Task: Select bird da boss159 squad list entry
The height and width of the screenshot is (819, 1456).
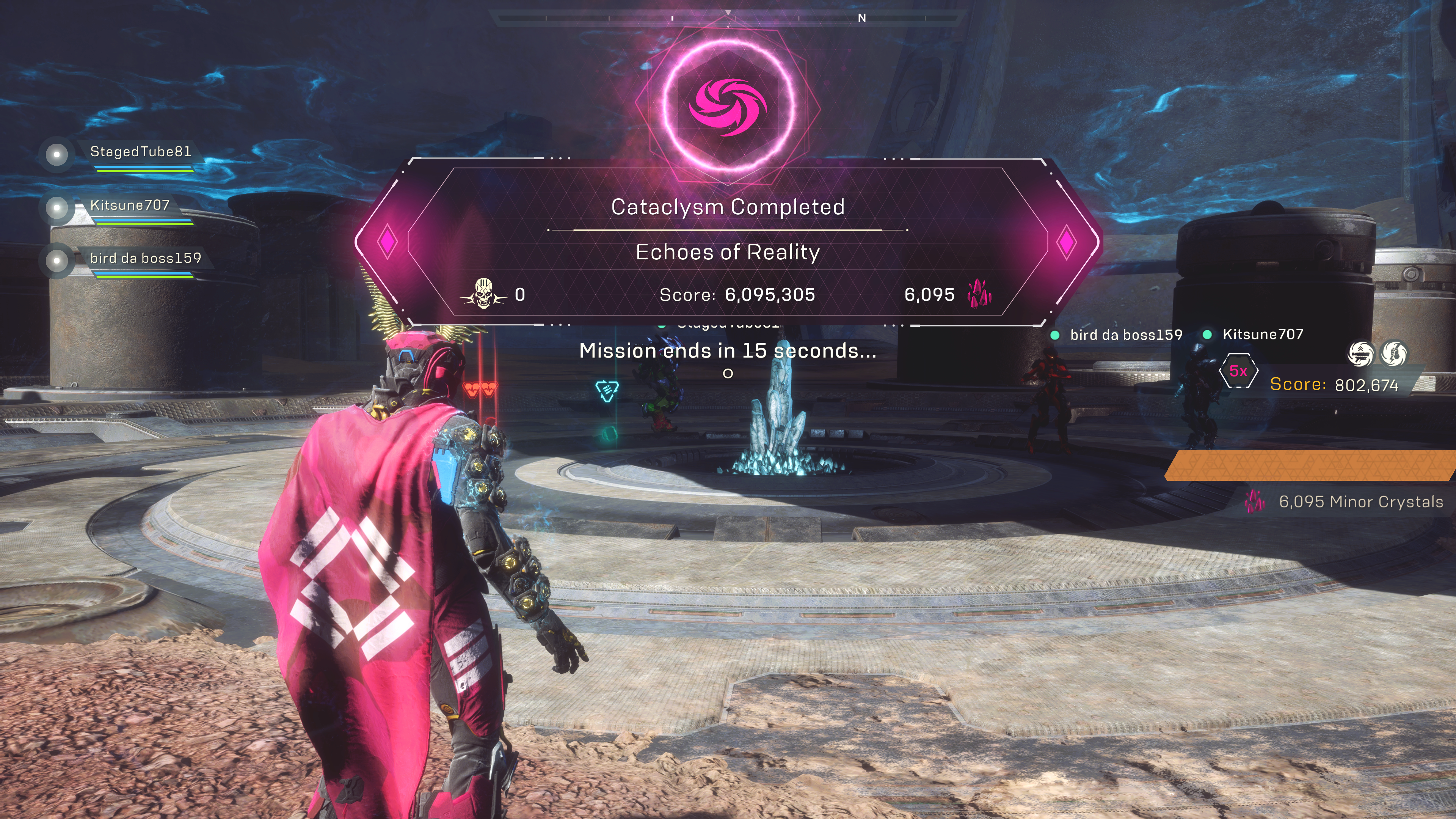Action: [x=145, y=258]
